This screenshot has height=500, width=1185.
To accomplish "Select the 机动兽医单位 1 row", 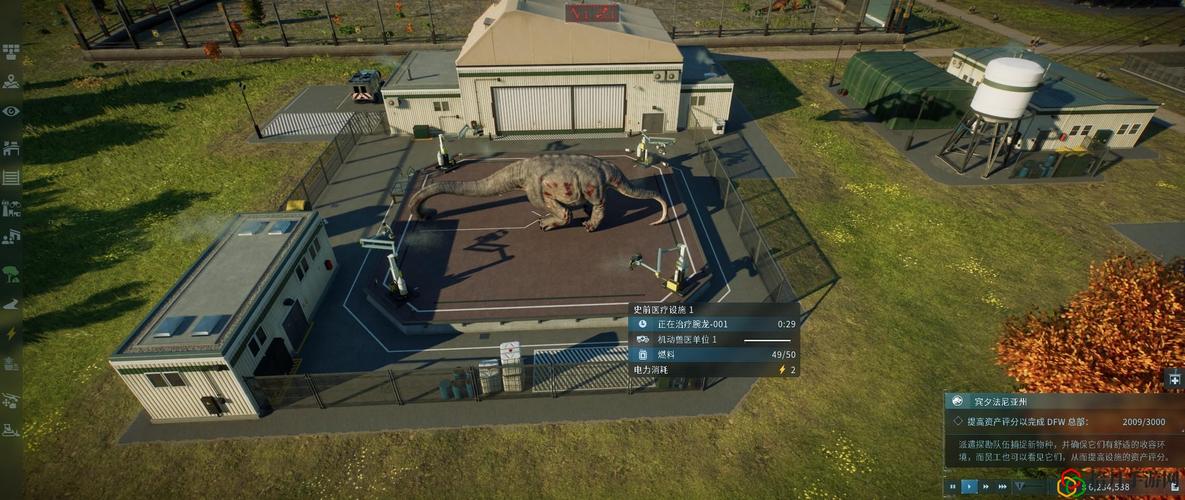I will pyautogui.click(x=714, y=340).
